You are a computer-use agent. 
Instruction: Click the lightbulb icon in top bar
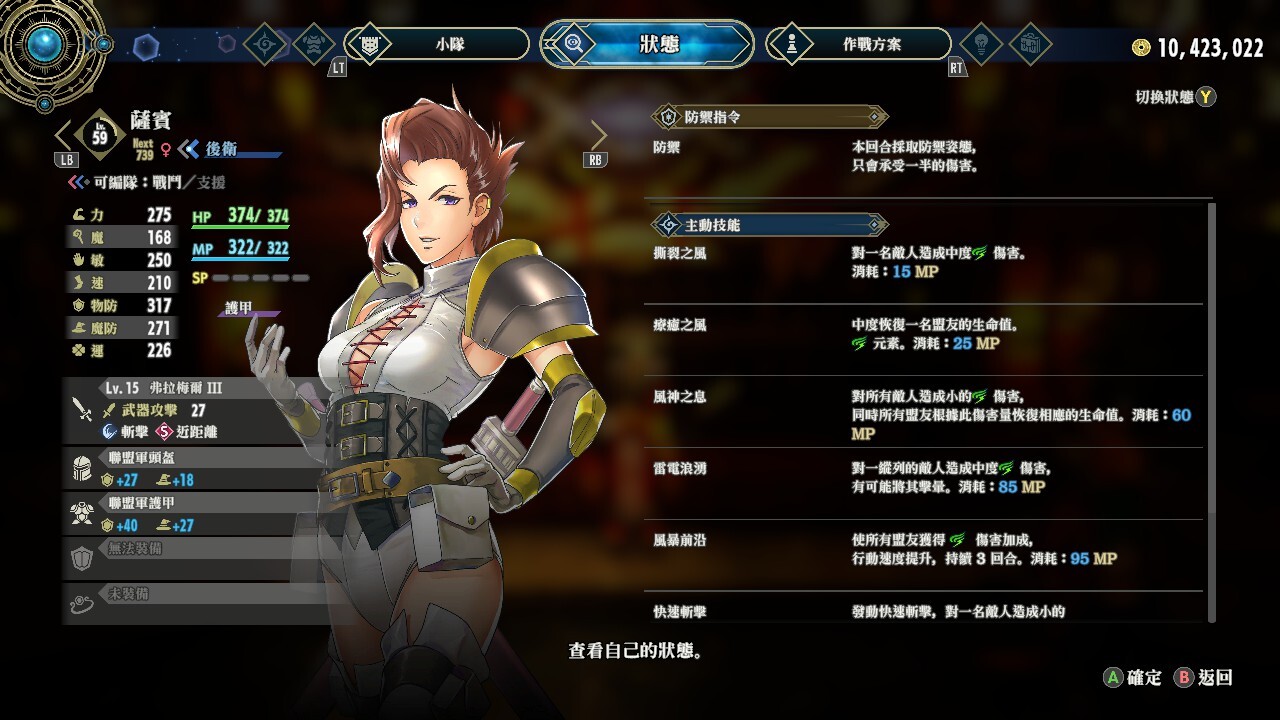(979, 44)
